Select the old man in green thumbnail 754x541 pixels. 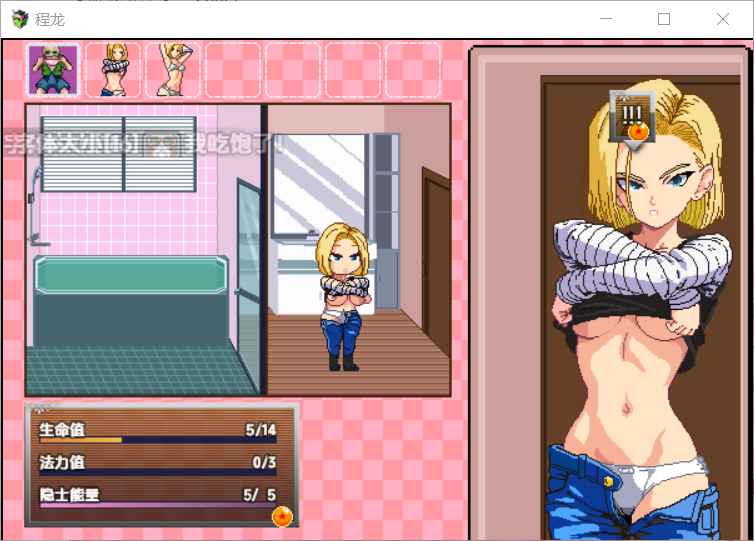(x=53, y=70)
